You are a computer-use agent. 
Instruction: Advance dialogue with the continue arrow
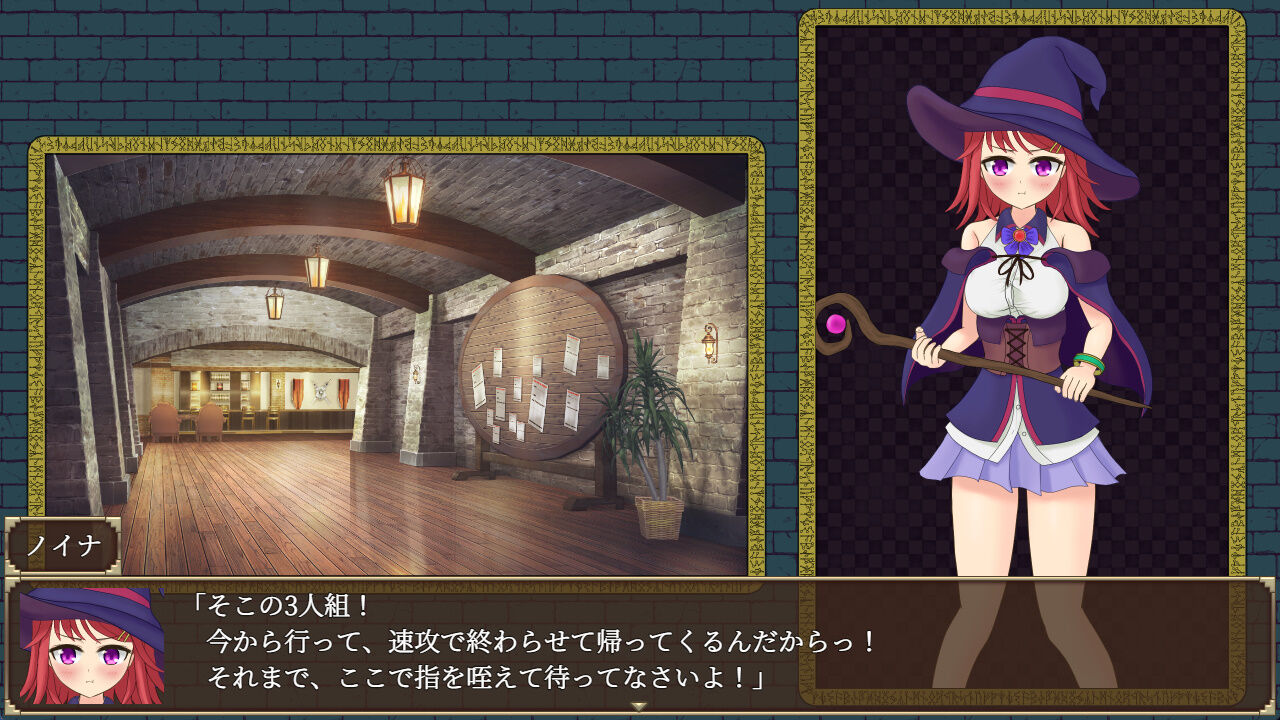point(639,706)
